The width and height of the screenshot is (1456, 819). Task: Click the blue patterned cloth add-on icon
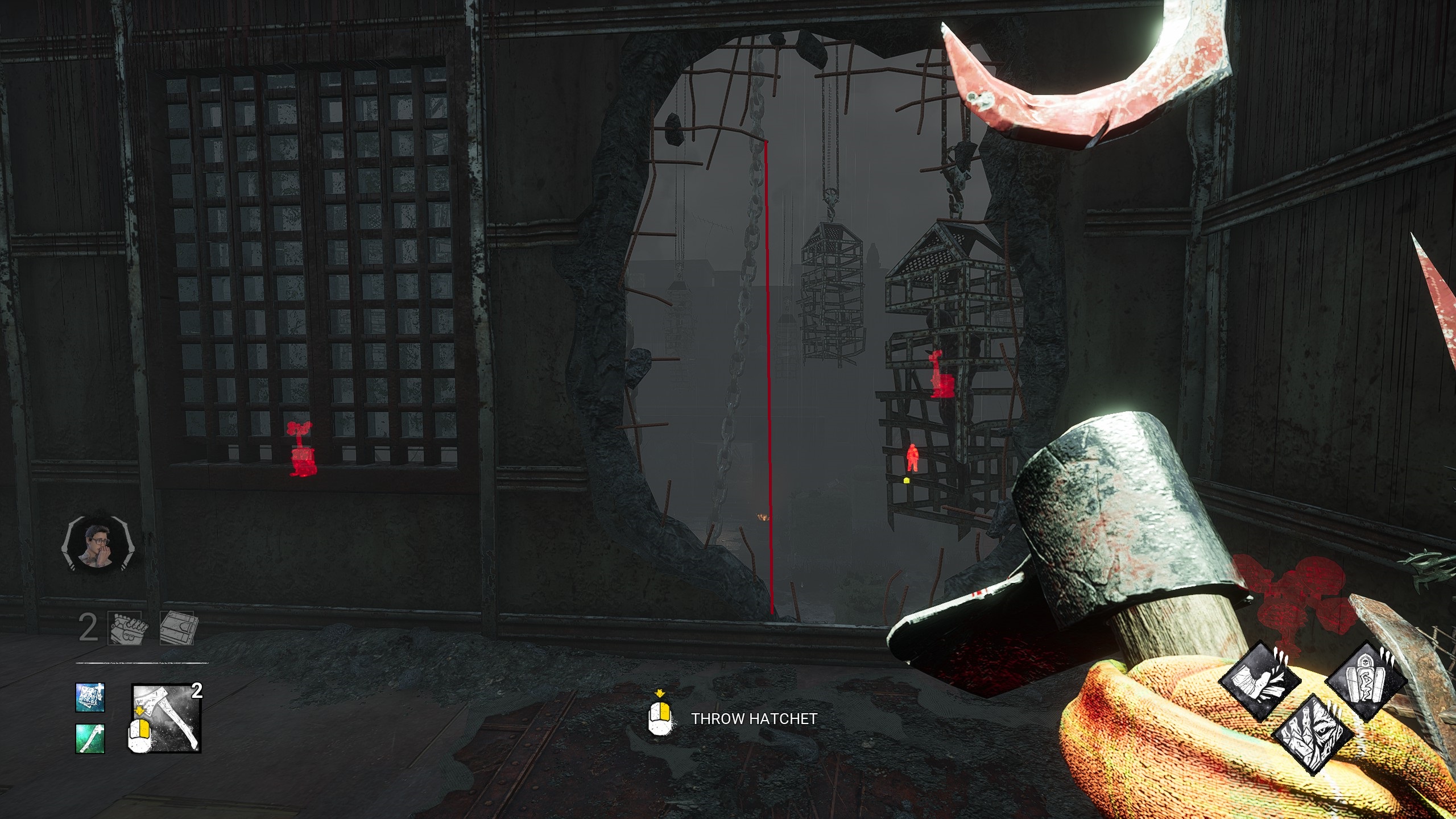click(x=90, y=697)
